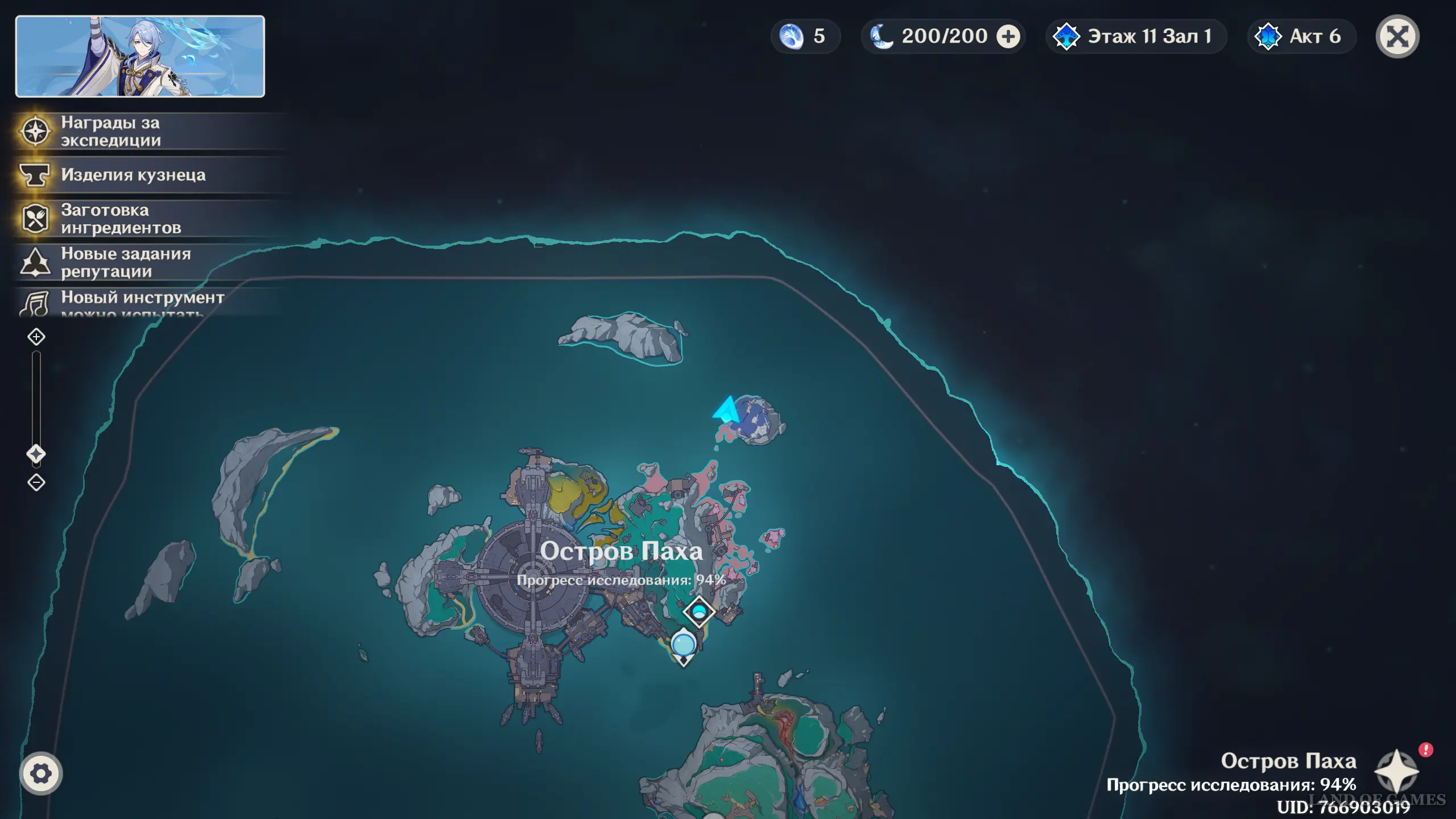1456x819 pixels.
Task: Open the Spiral Abyss Этаж 11 Зал 1 shortcut
Action: coord(1135,37)
